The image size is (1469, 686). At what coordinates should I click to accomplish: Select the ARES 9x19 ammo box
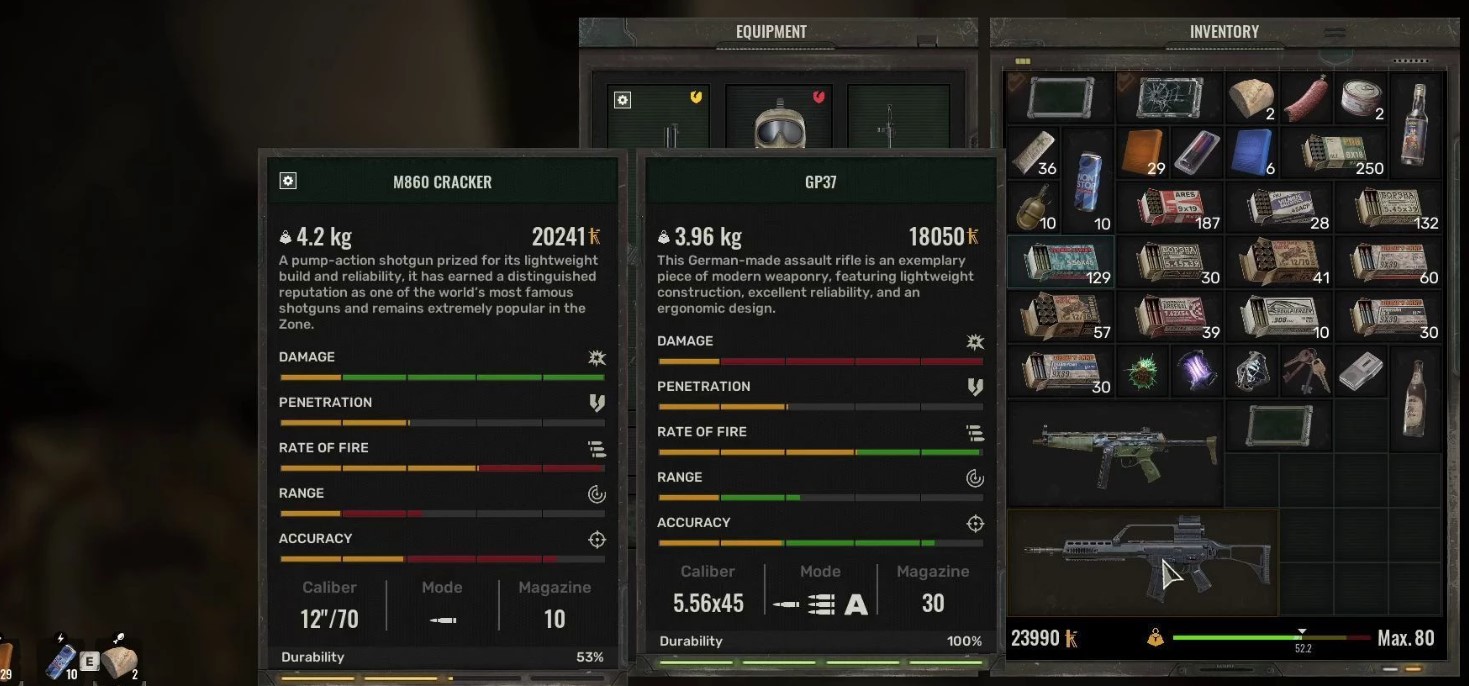[1169, 207]
